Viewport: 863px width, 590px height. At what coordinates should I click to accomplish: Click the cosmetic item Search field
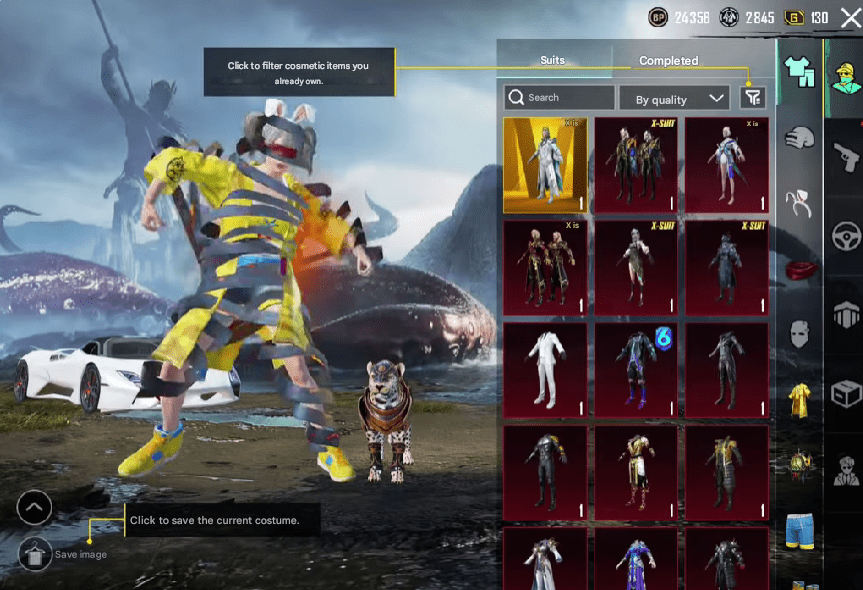(560, 97)
